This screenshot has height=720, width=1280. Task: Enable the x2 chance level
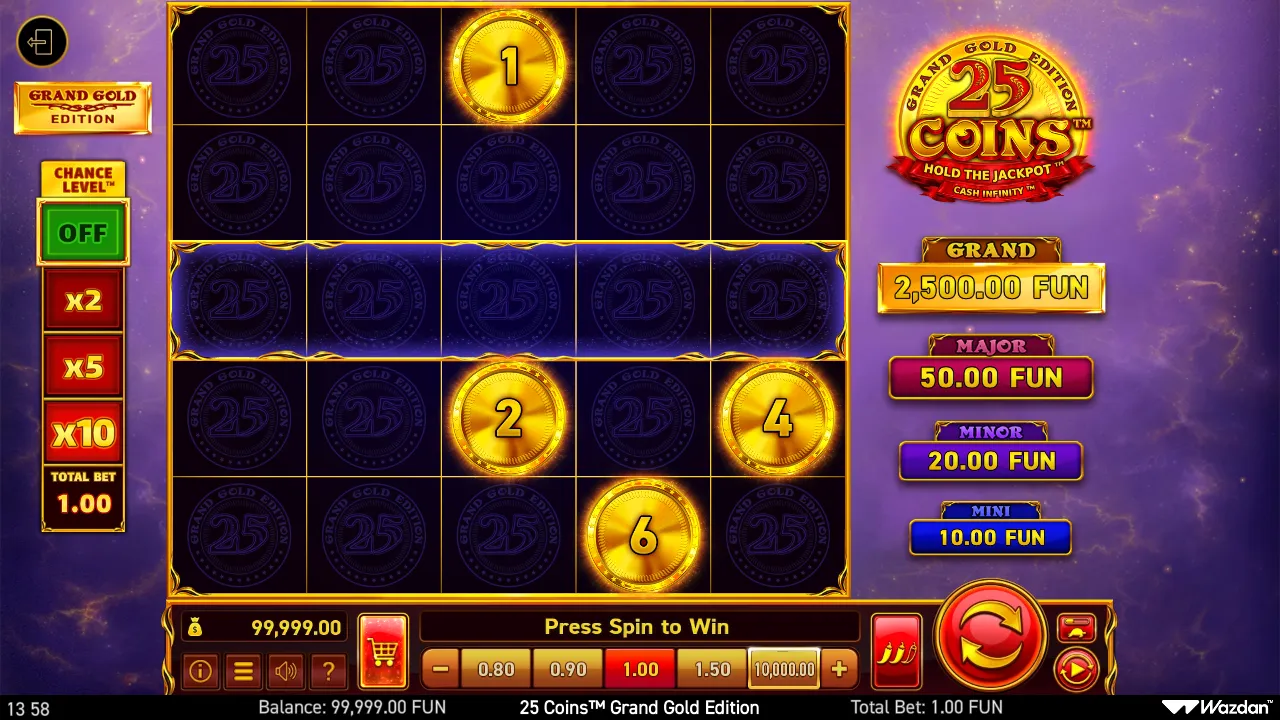click(83, 299)
